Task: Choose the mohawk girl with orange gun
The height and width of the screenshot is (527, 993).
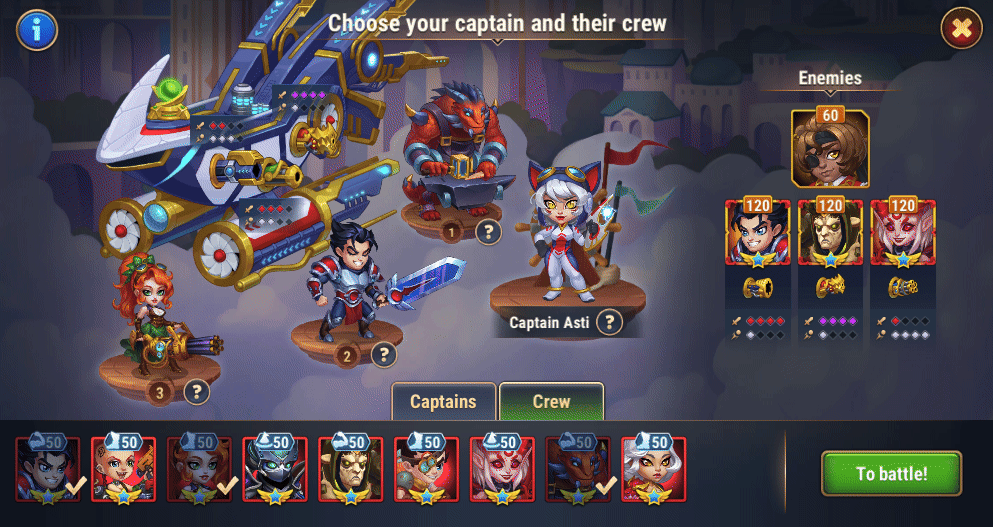Action: click(122, 469)
